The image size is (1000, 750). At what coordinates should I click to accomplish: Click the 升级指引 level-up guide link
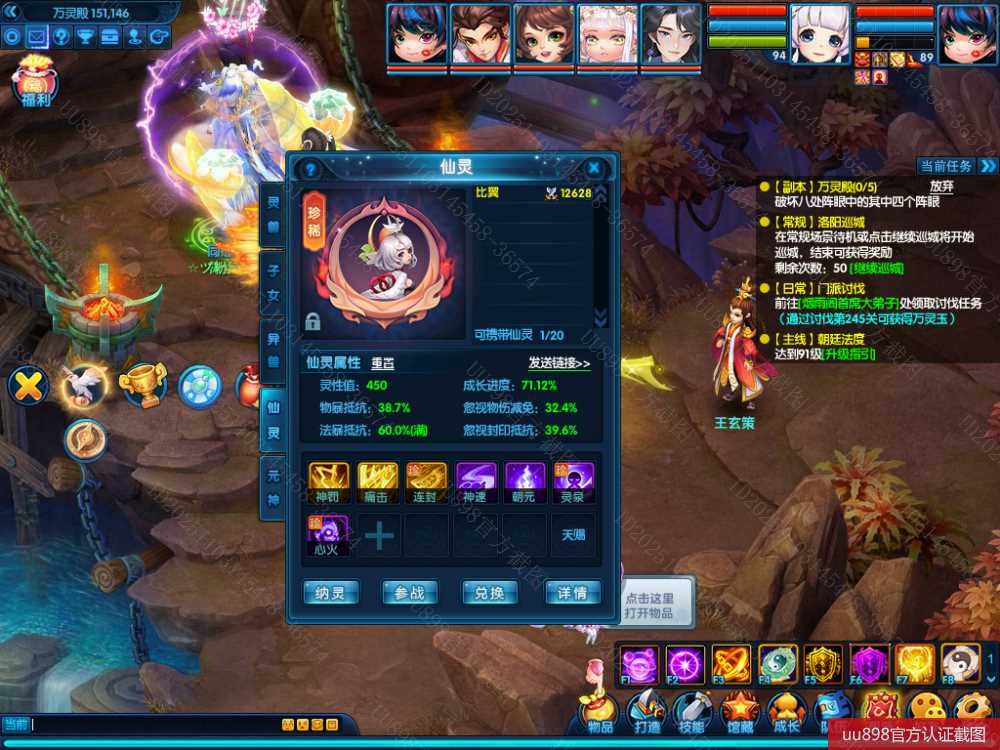tap(848, 354)
